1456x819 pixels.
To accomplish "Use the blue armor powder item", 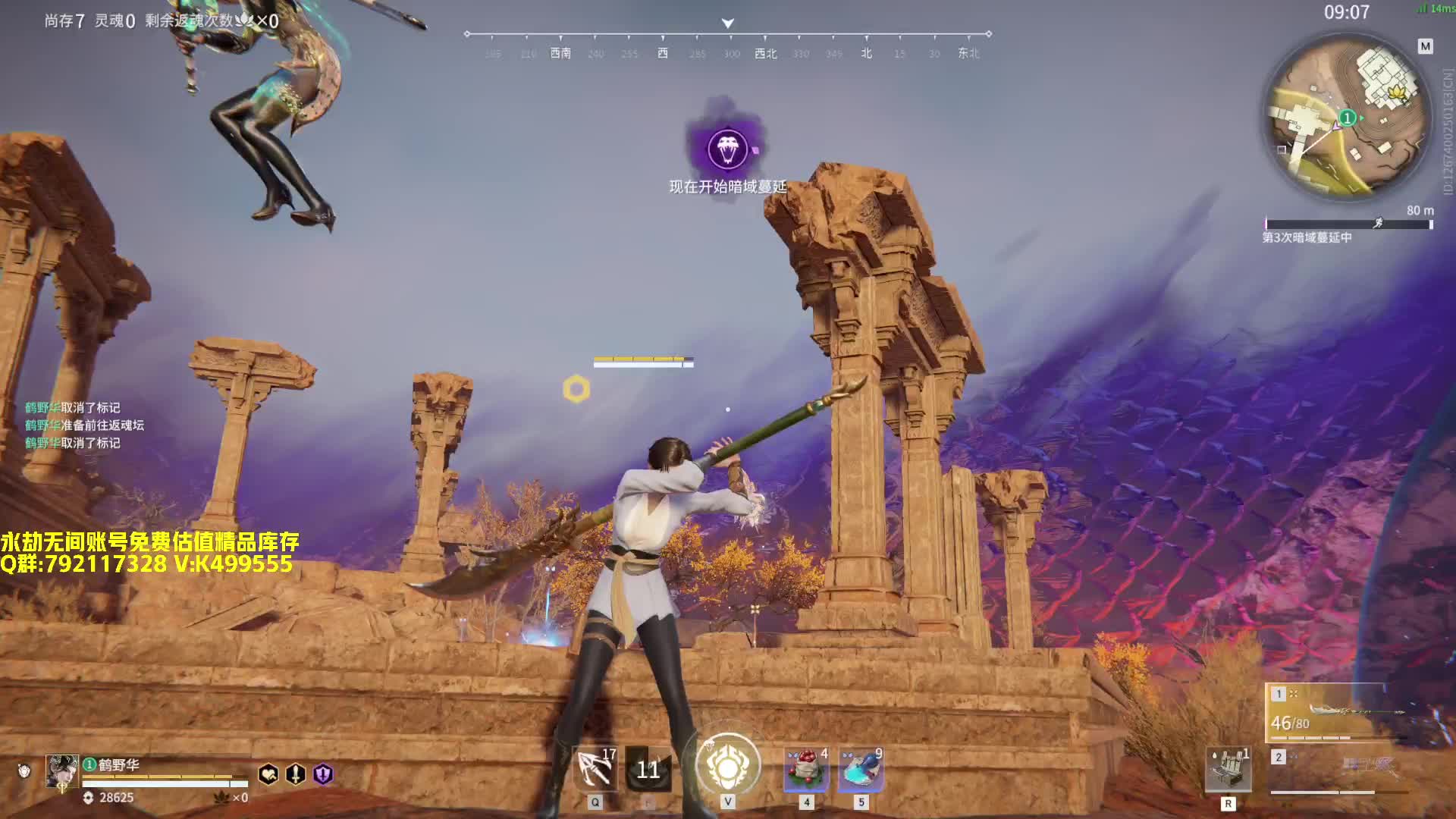I will (x=861, y=769).
